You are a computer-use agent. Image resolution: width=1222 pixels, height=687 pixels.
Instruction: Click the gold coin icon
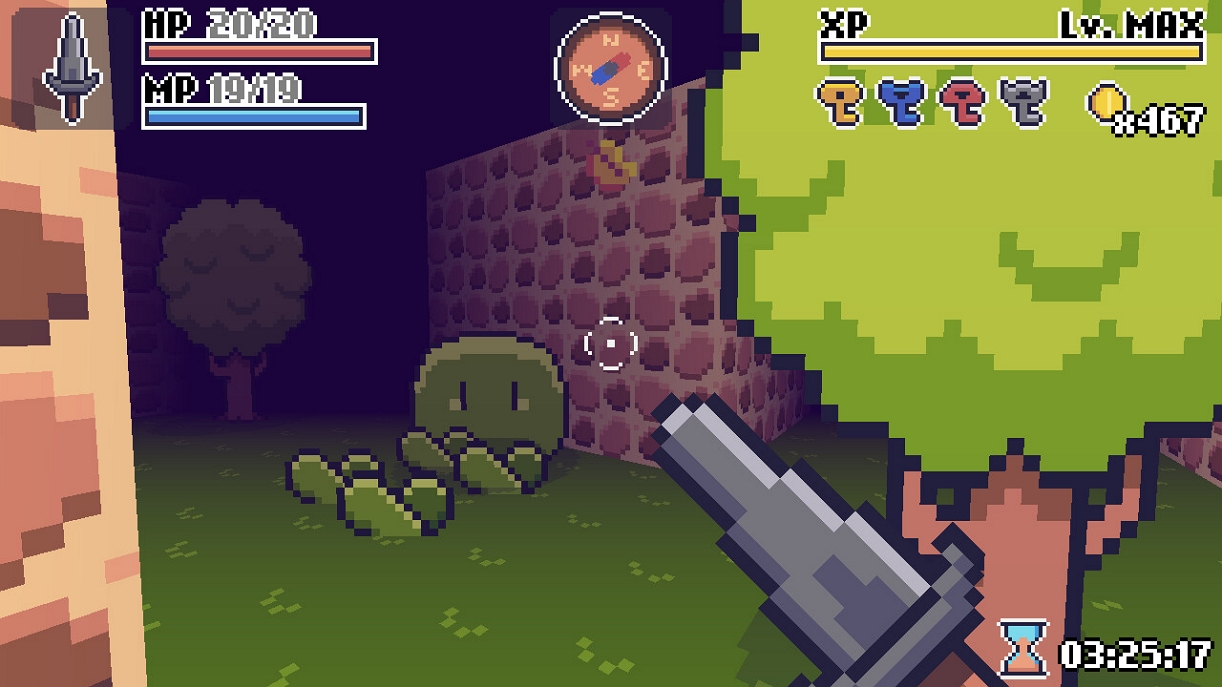pyautogui.click(x=1107, y=102)
